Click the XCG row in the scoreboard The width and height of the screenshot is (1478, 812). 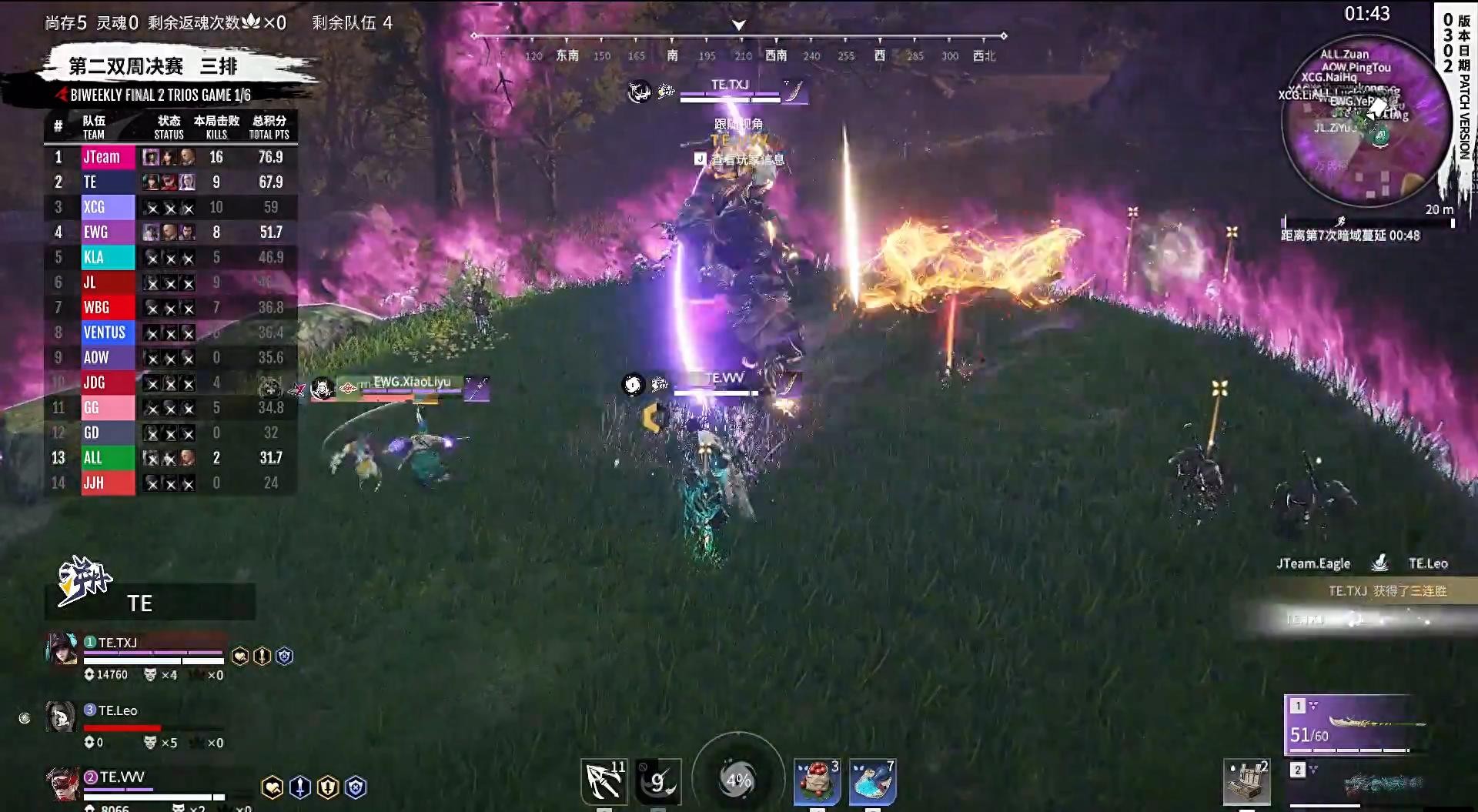pyautogui.click(x=171, y=207)
